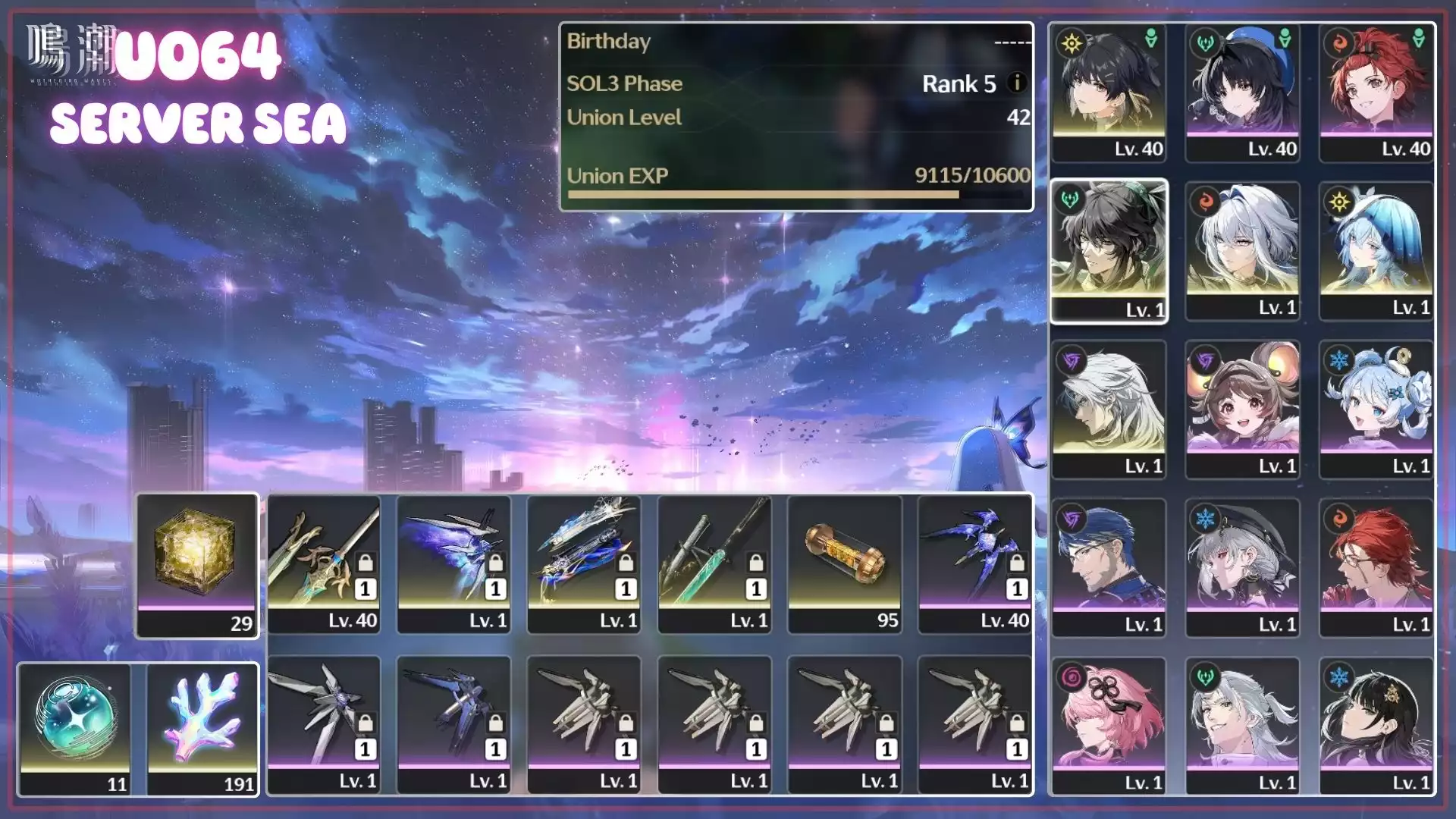Click the info icon beside Rank 5
Screen dimensions: 1456x819
(1017, 83)
